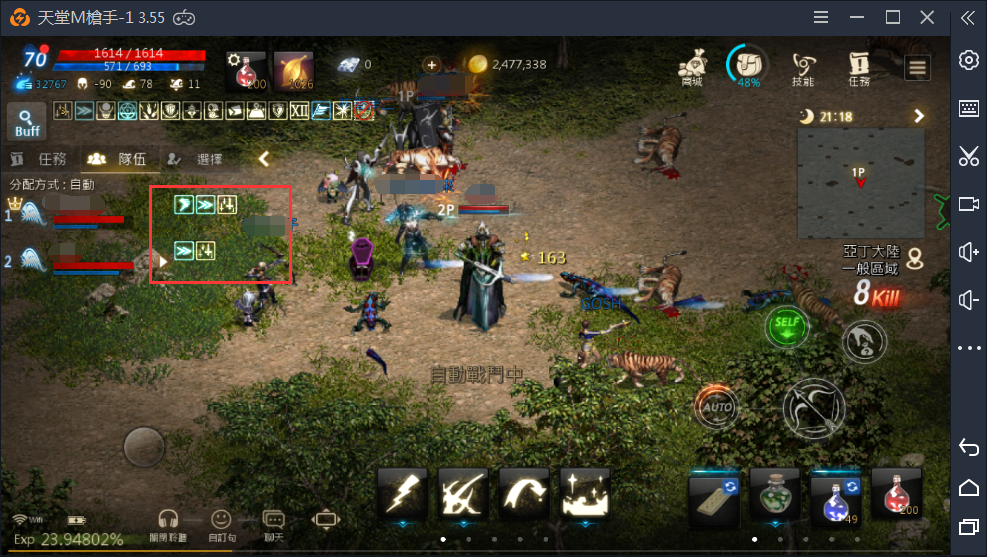This screenshot has width=987, height=557.
Task: Use the red potion hotbar slot
Action: pyautogui.click(x=896, y=495)
